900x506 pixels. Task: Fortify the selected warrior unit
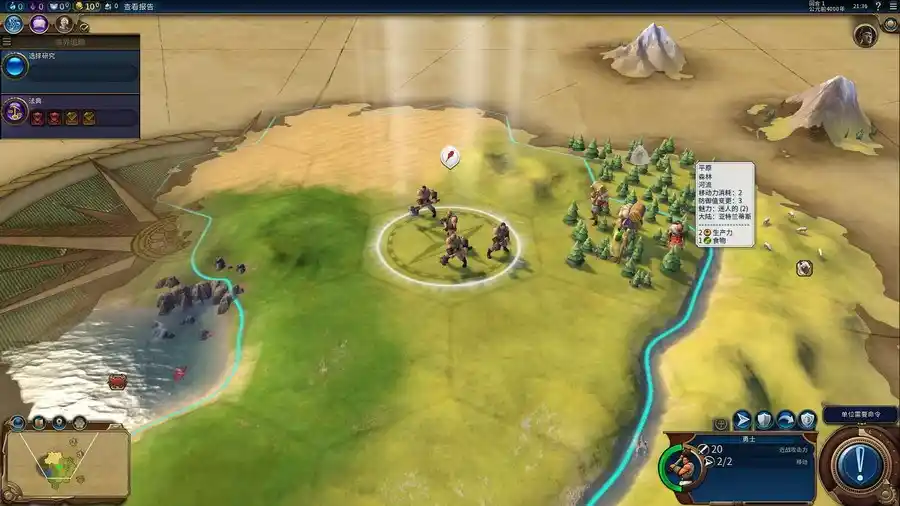coord(764,420)
